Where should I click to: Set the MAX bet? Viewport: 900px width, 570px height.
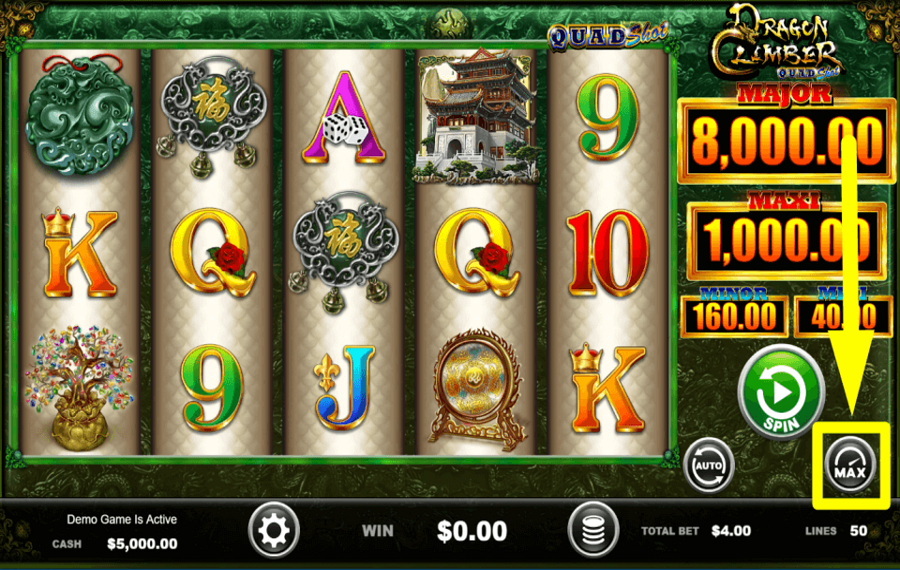click(x=850, y=466)
